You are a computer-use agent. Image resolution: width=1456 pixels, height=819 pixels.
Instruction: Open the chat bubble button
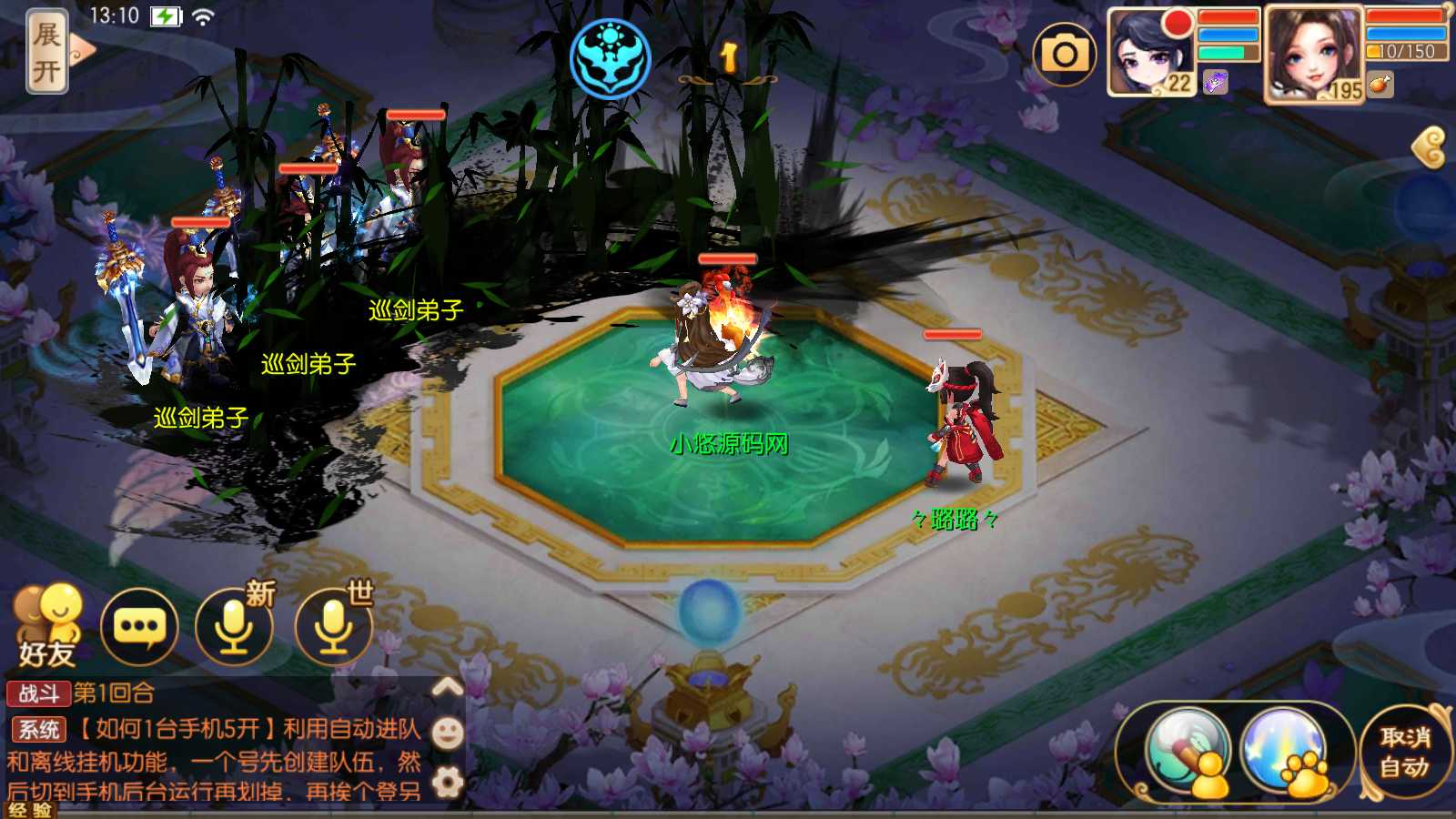pos(139,627)
